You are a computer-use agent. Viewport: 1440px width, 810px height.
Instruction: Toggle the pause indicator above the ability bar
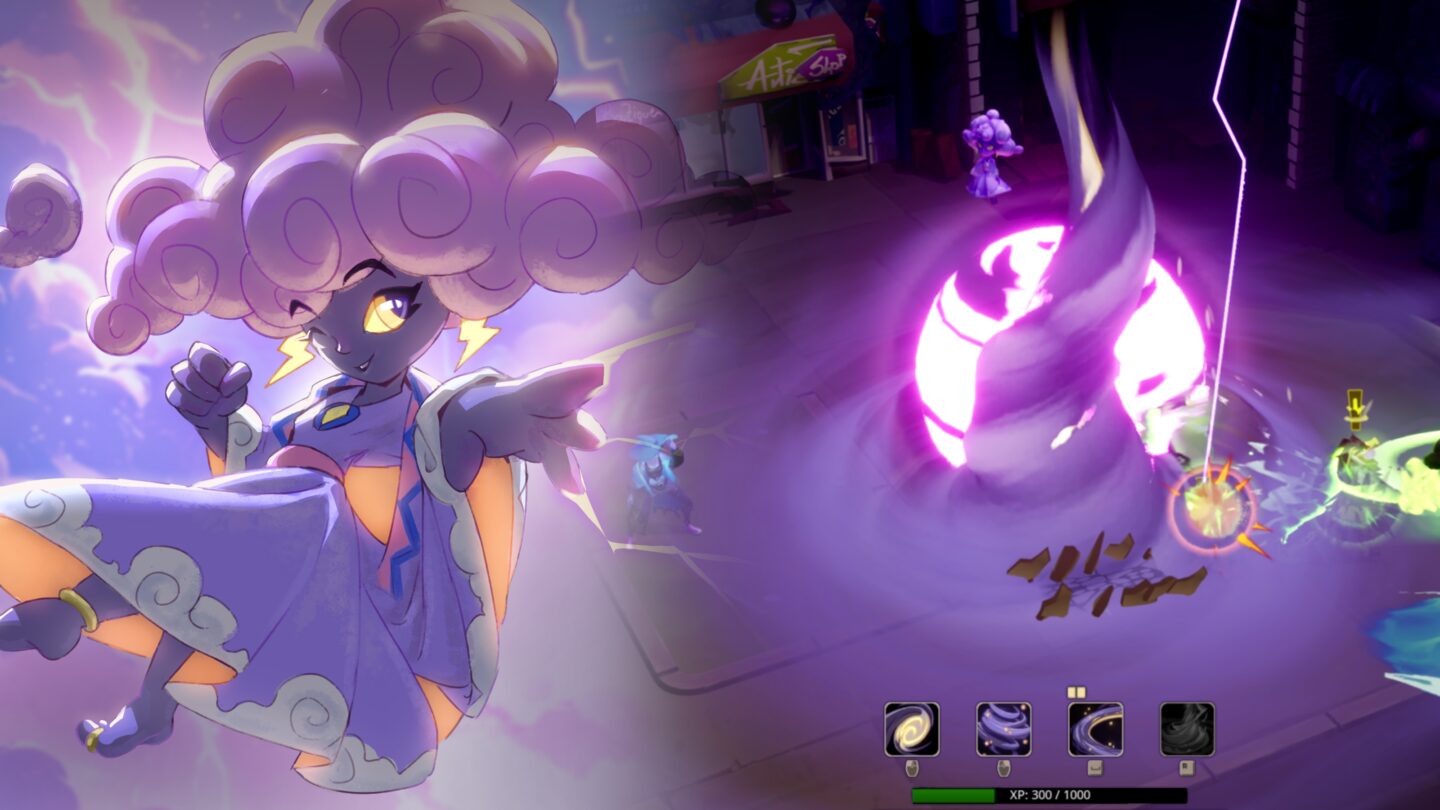click(1077, 692)
